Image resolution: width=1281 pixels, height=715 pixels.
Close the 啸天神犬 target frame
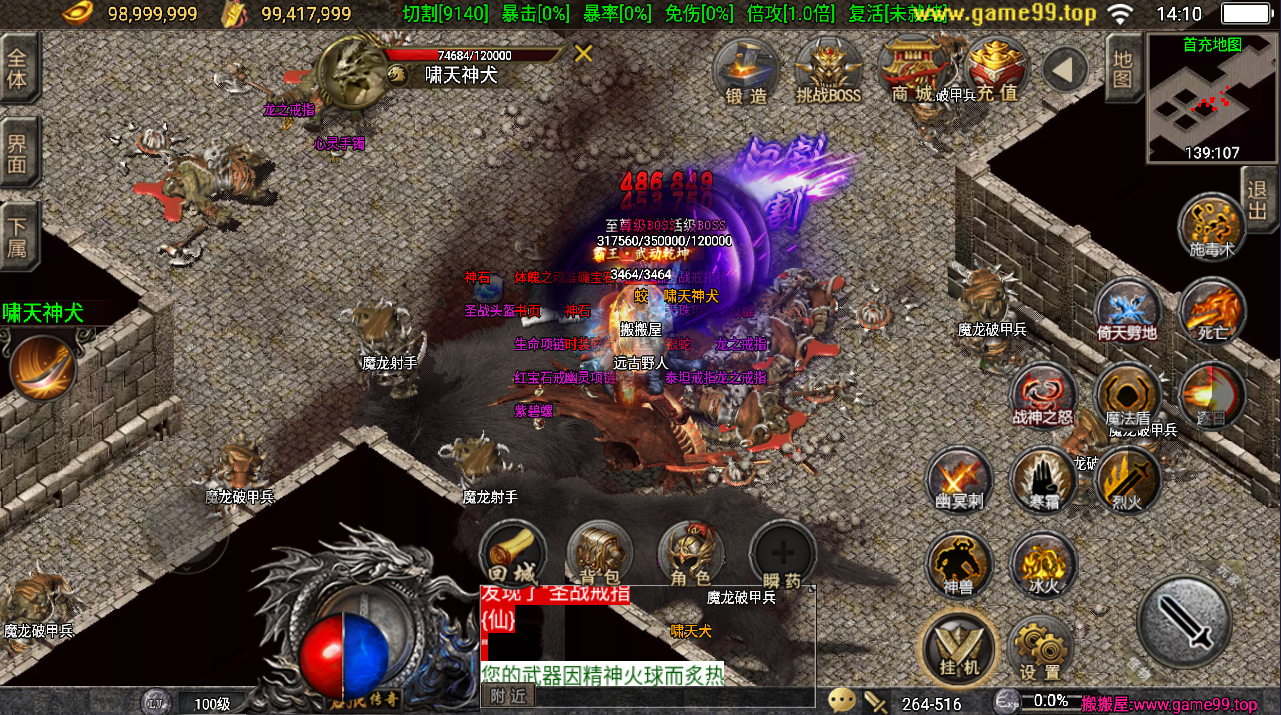[584, 54]
